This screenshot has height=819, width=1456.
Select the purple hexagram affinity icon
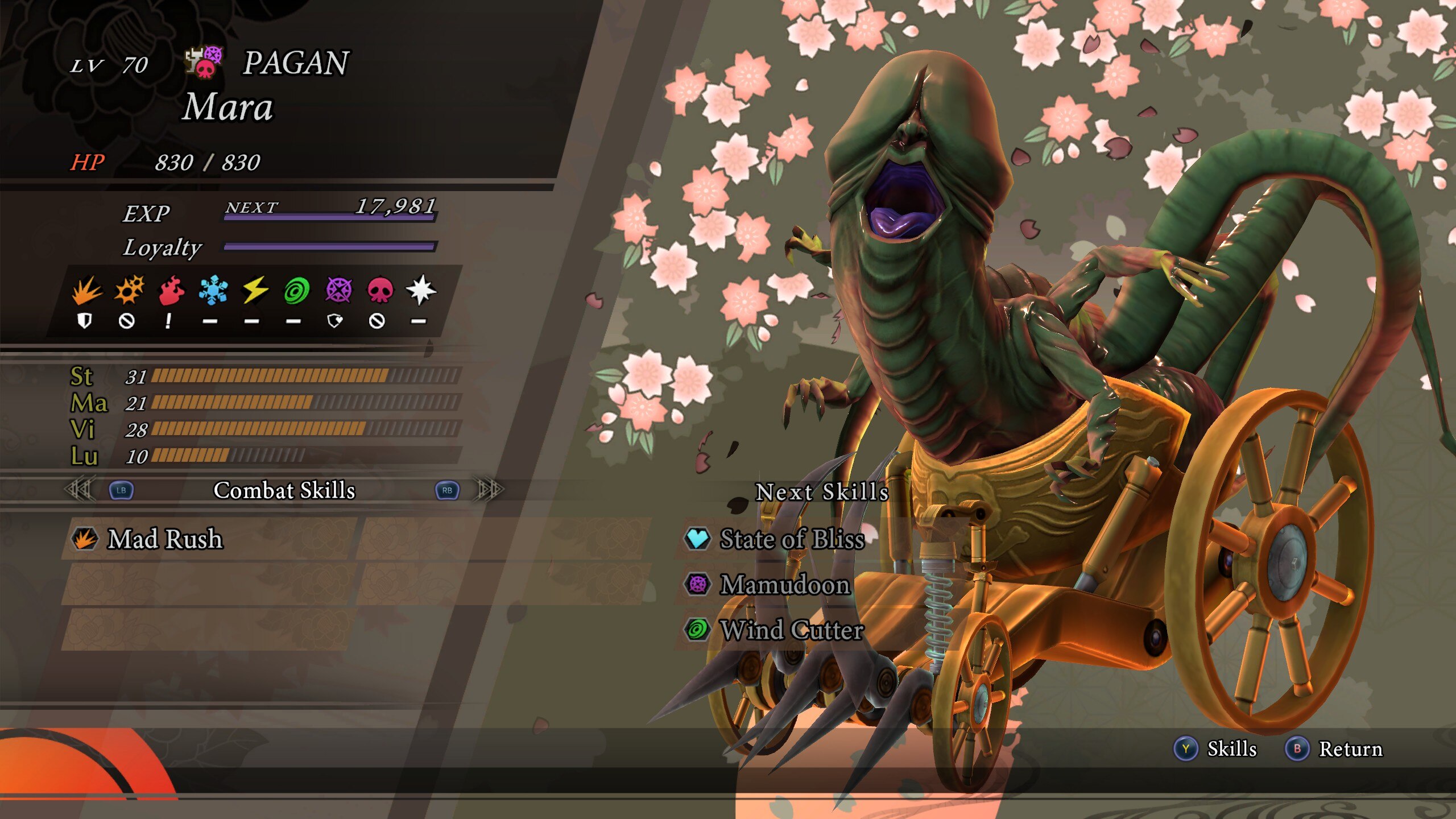click(338, 291)
